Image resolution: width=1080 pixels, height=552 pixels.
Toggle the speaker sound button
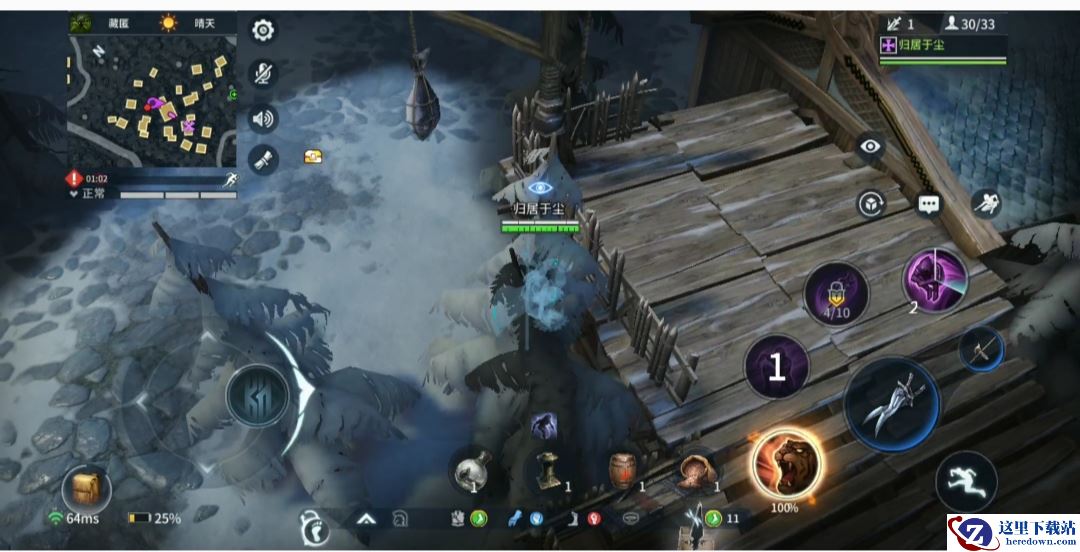tap(263, 119)
